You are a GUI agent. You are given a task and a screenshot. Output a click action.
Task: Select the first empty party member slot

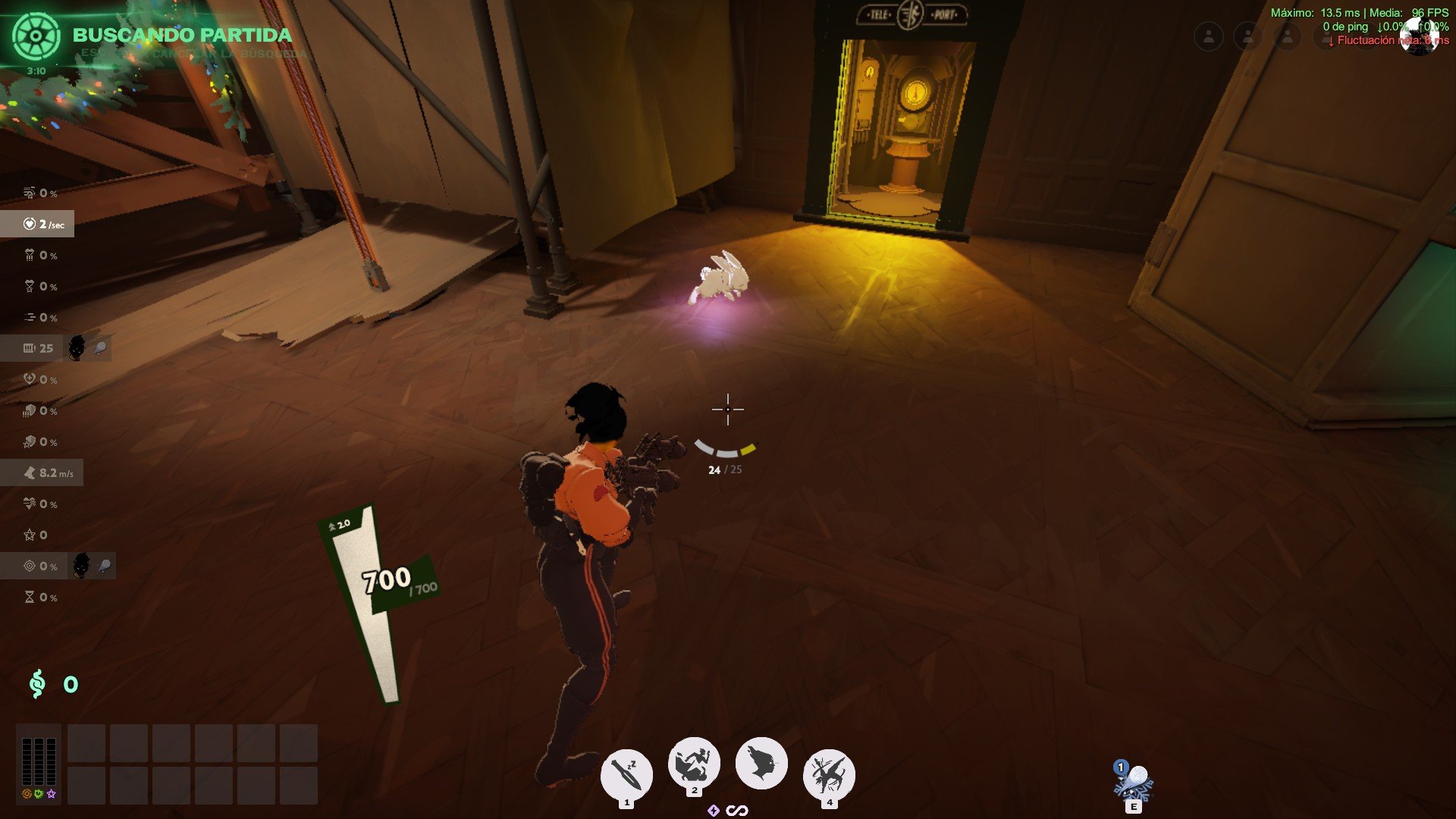pos(1209,36)
